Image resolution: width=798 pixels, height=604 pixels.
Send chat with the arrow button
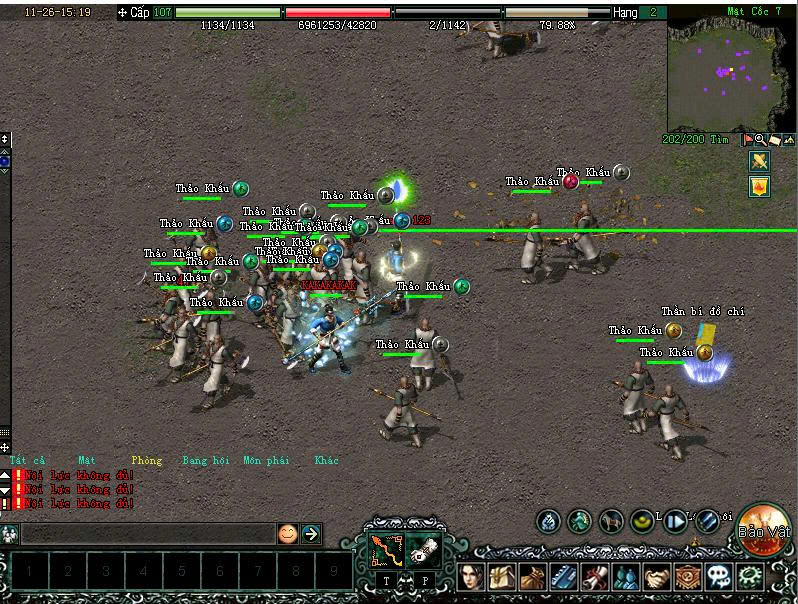[x=311, y=534]
